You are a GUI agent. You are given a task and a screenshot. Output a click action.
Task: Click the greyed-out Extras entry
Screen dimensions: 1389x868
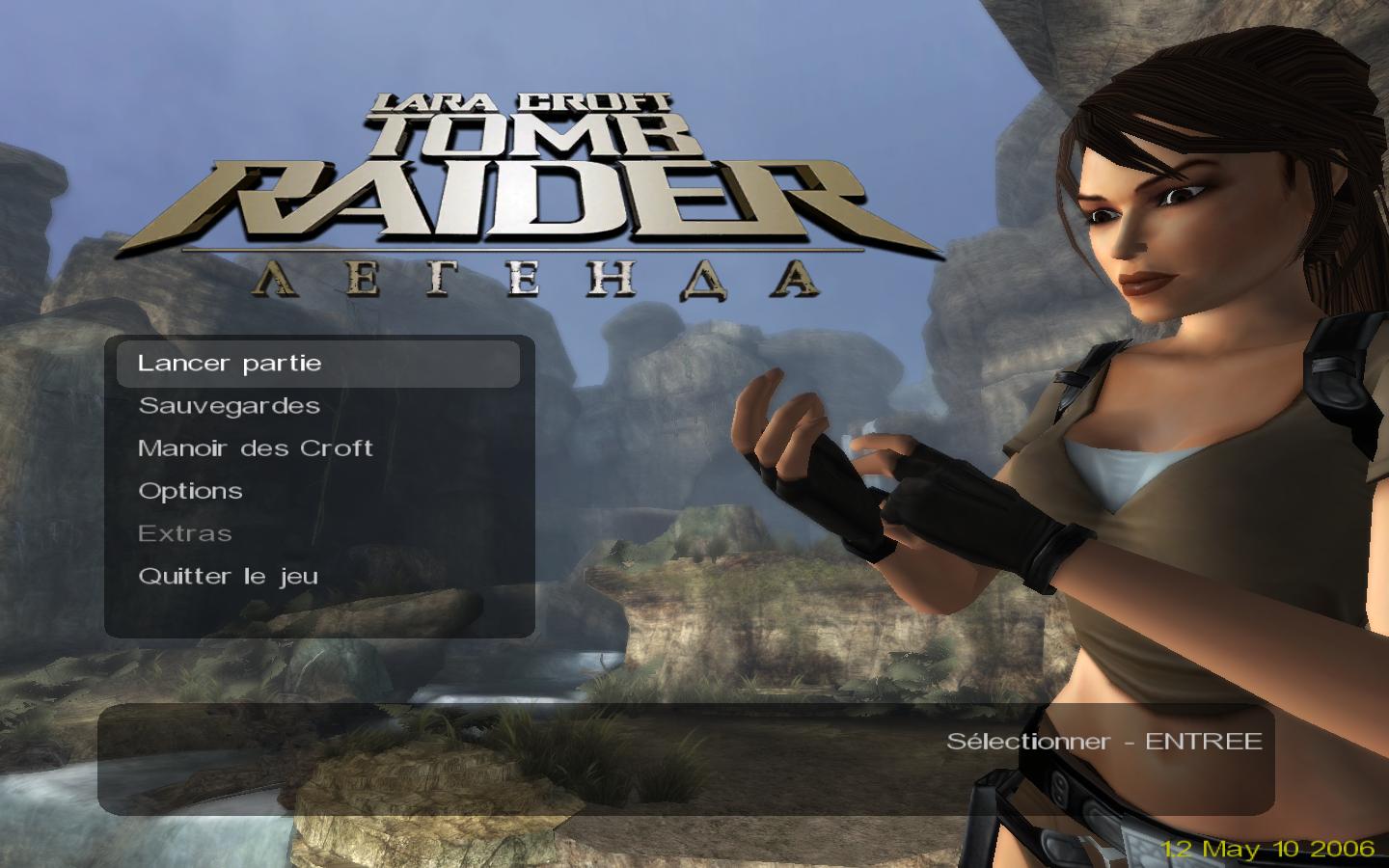point(185,533)
